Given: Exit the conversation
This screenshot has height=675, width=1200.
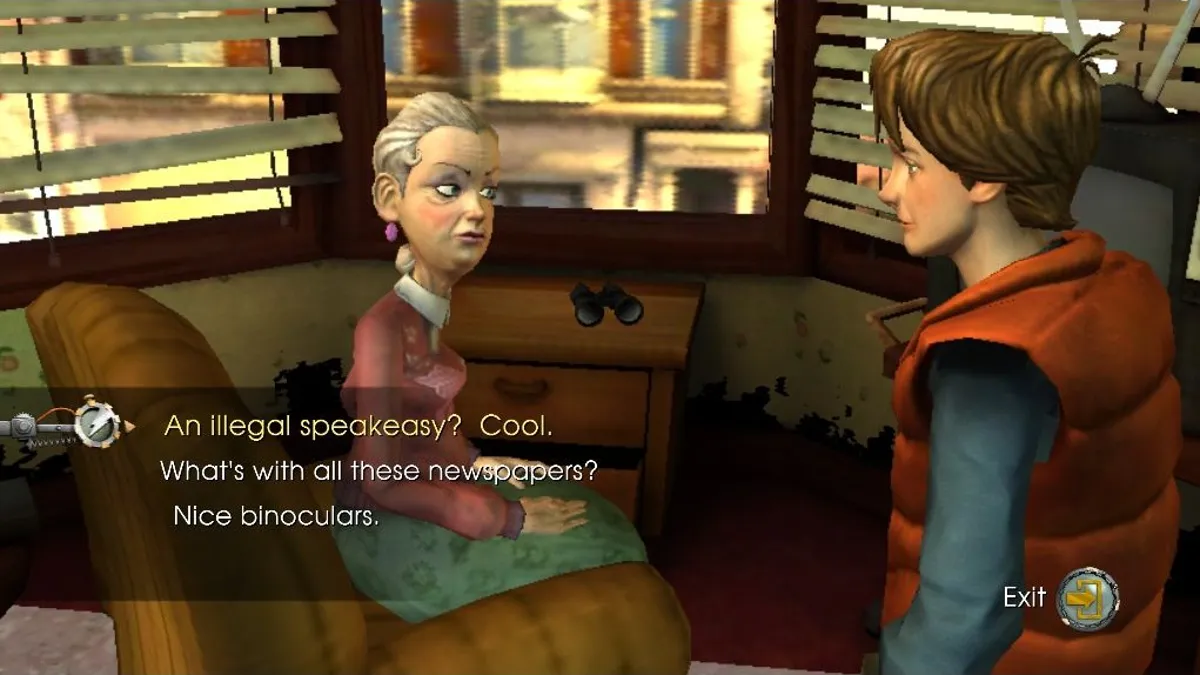Looking at the screenshot, I should click(x=1086, y=598).
